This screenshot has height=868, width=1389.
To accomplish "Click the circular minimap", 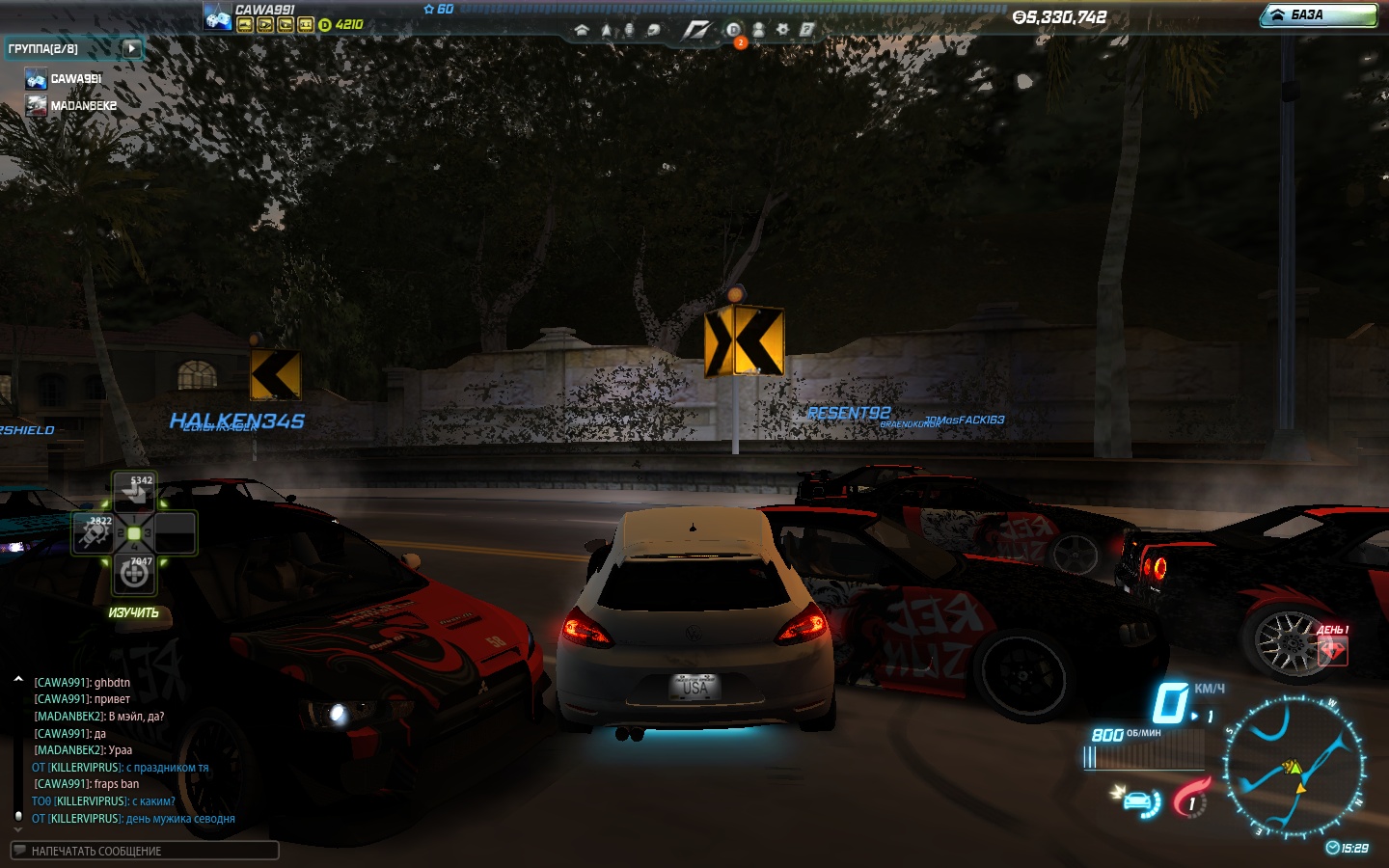I will click(1294, 767).
